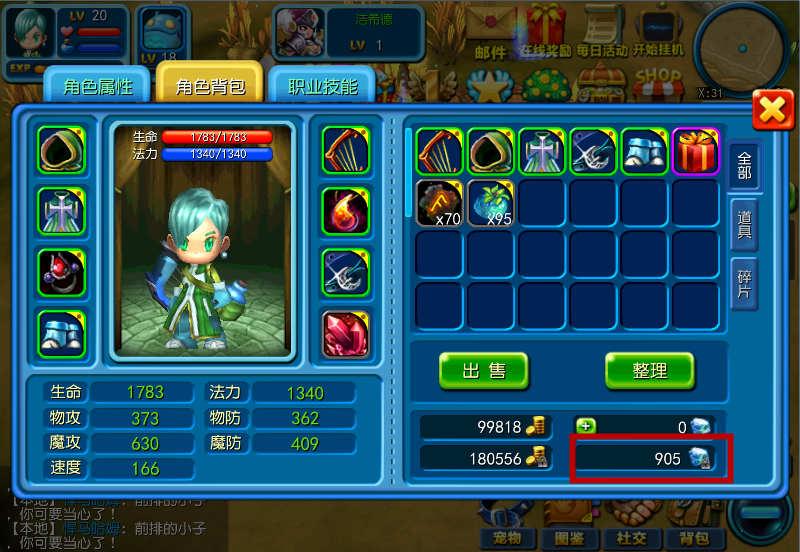This screenshot has width=800, height=552.
Task: Select the x70 ore item stack
Action: (440, 203)
